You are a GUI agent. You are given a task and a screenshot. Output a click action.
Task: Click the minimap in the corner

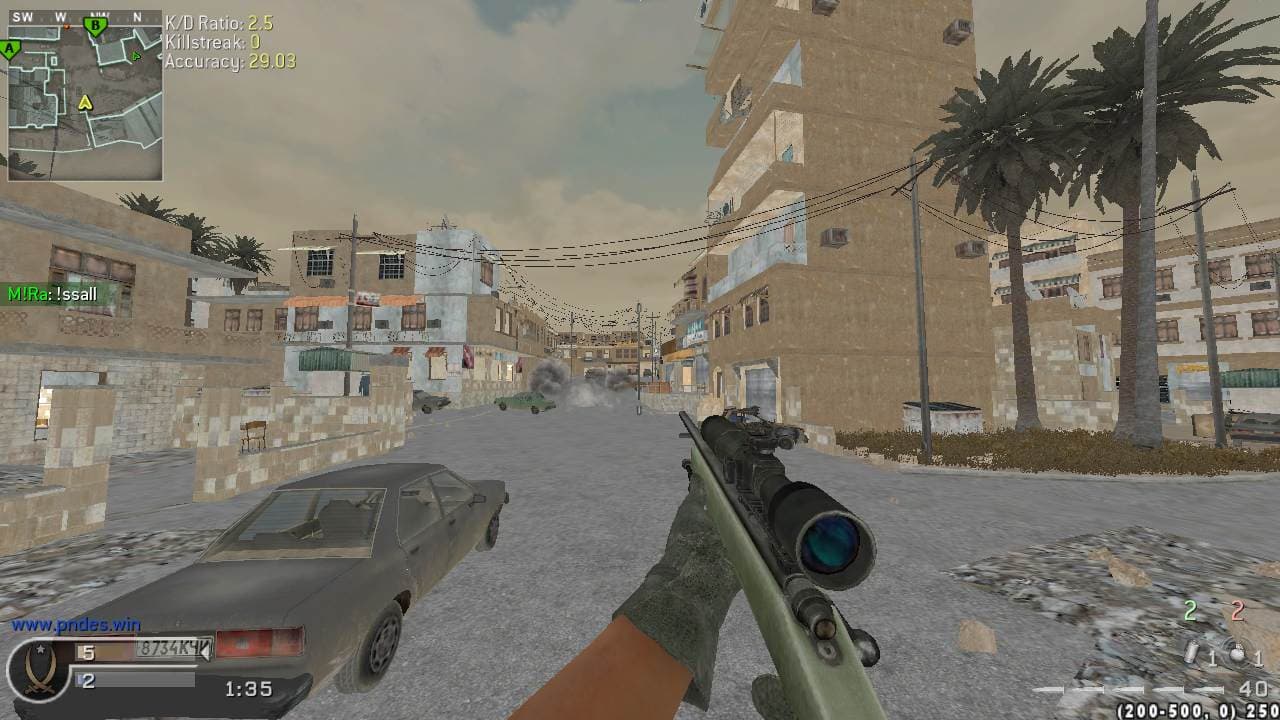coord(85,100)
